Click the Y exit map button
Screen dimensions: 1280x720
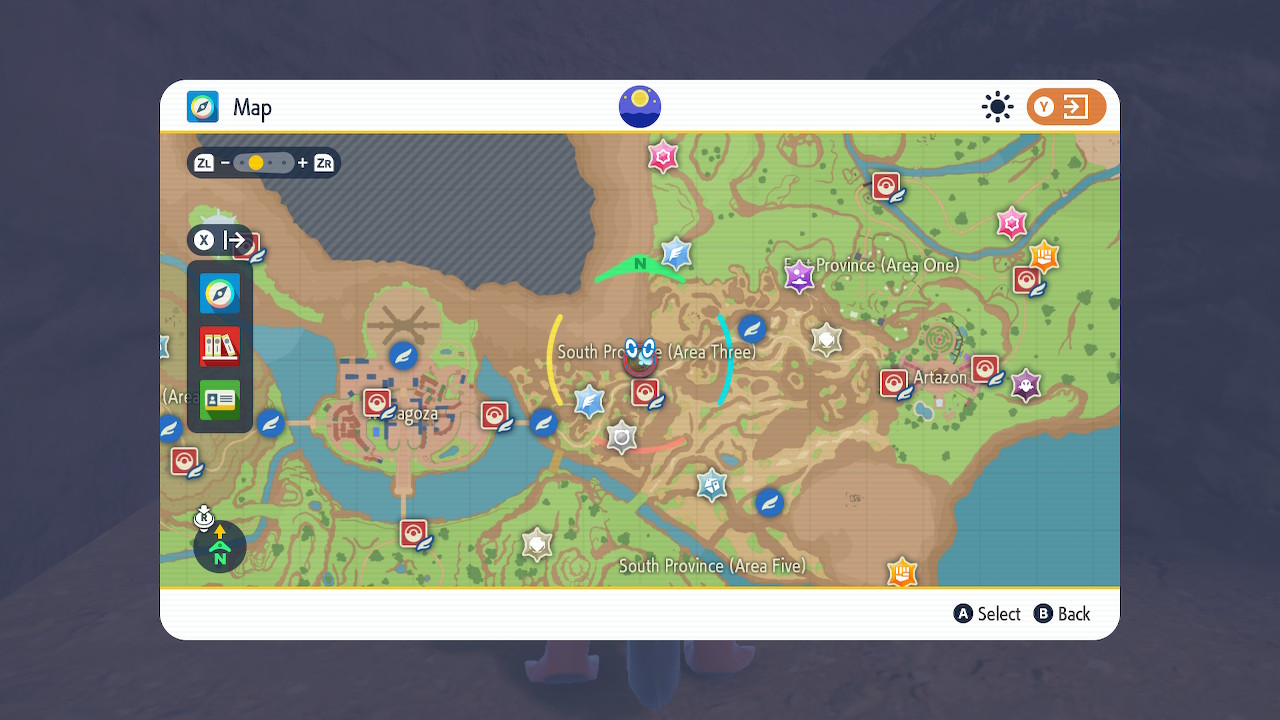coord(1066,106)
